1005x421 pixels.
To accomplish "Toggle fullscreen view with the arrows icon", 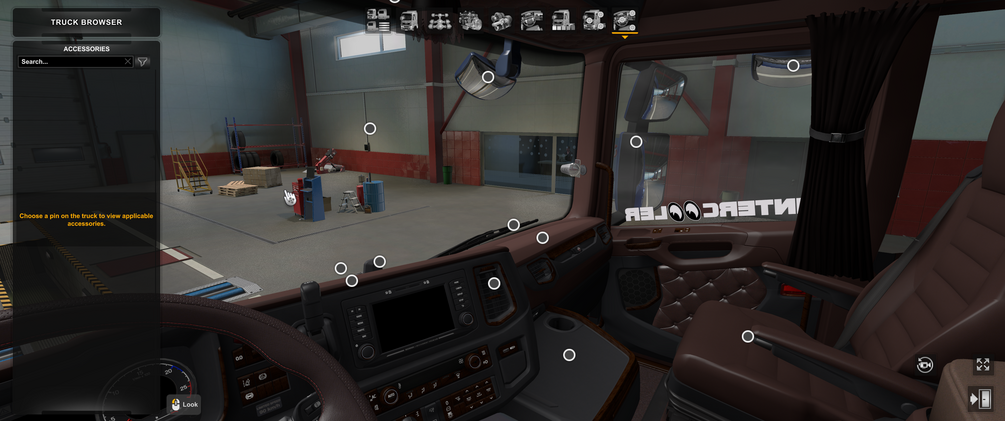I will [983, 365].
